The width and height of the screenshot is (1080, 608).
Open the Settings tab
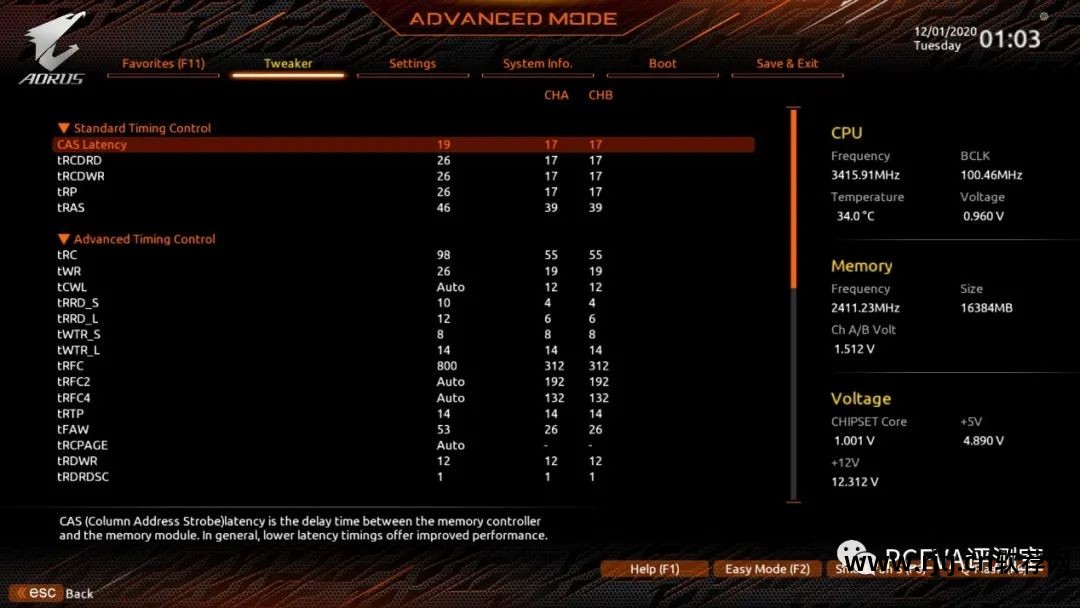pyautogui.click(x=412, y=64)
